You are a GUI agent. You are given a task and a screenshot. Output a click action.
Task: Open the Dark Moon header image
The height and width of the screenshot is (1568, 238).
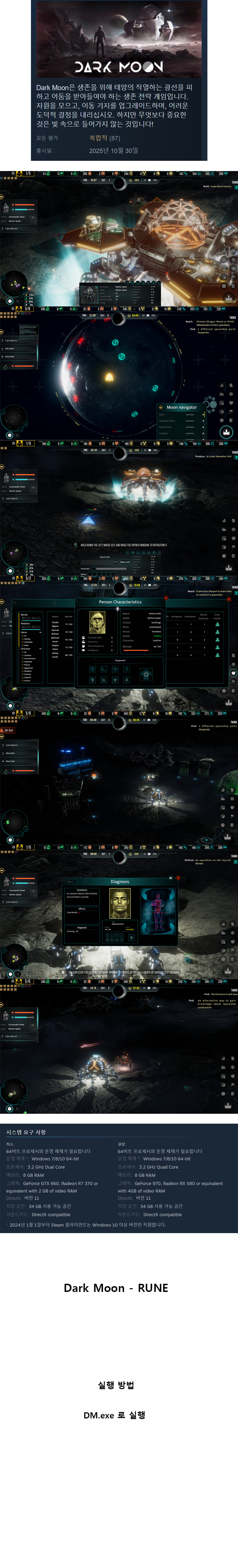pos(119,39)
